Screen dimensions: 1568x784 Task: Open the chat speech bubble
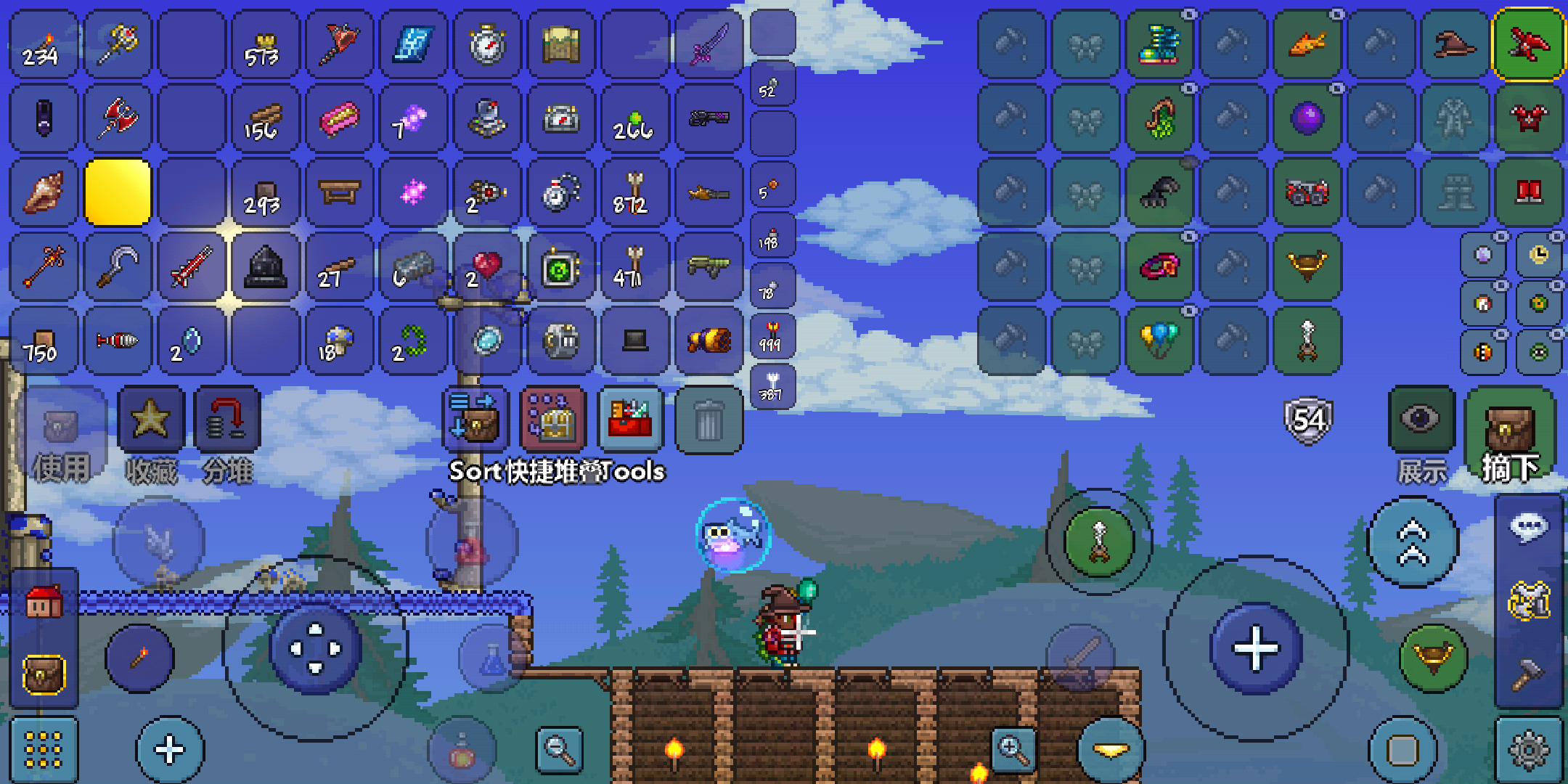pos(1529,528)
